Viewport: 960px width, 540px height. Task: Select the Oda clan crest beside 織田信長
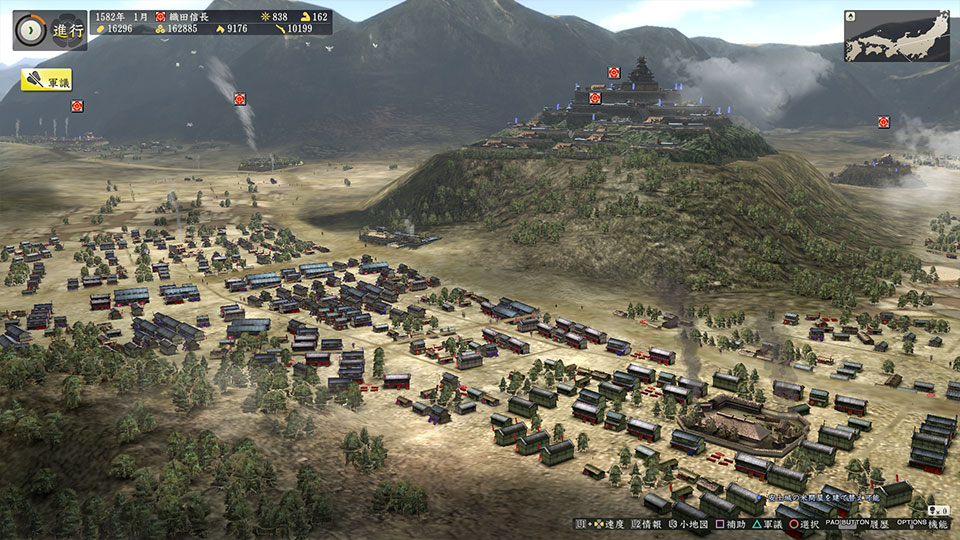(x=159, y=17)
